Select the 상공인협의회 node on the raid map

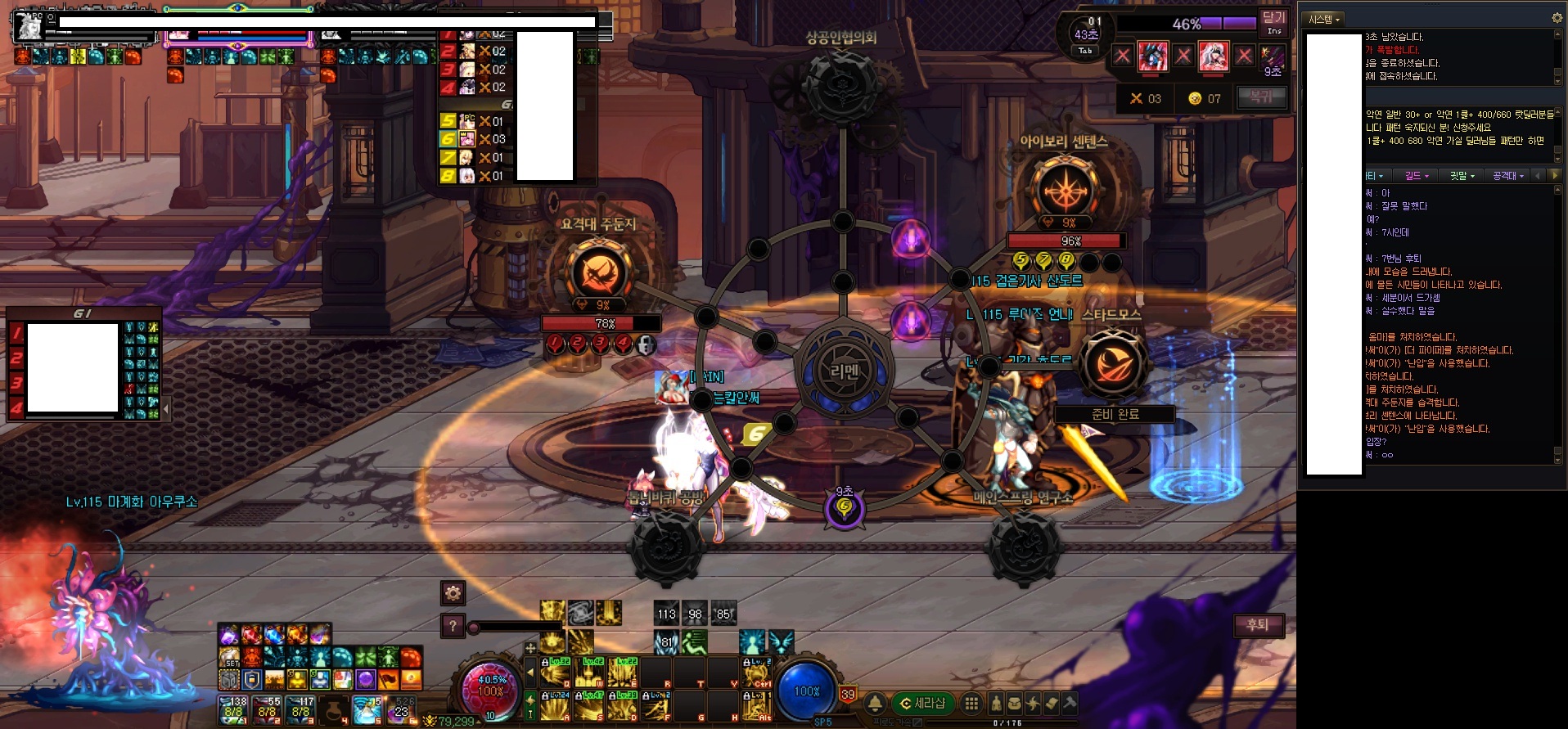click(x=841, y=81)
